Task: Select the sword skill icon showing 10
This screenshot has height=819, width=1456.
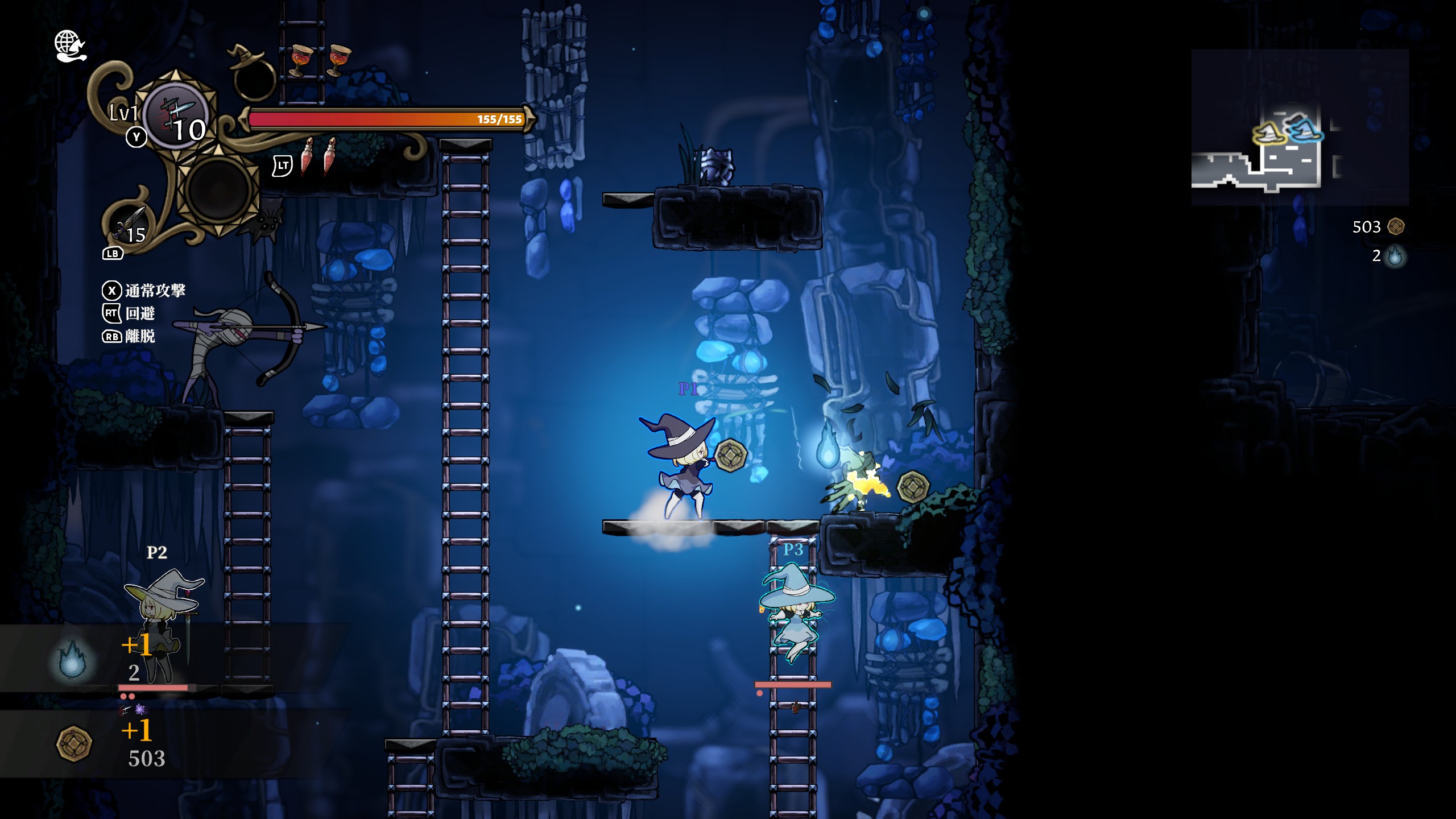Action: pyautogui.click(x=179, y=117)
